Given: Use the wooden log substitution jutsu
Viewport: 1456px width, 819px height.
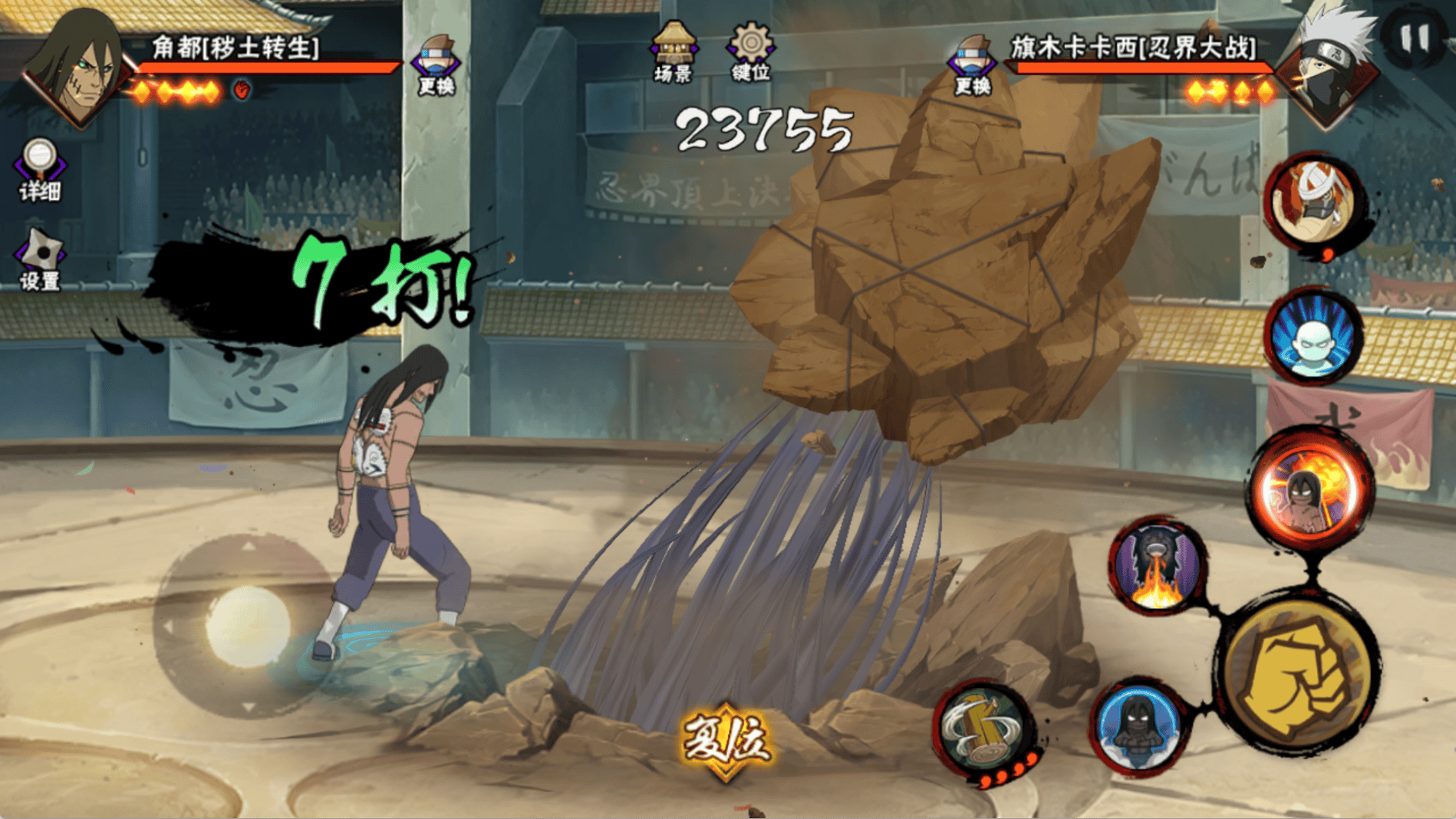Looking at the screenshot, I should [984, 729].
